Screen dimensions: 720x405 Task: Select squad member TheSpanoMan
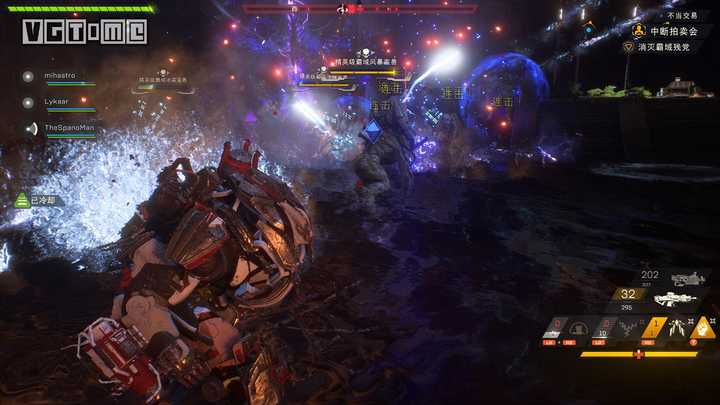point(68,128)
